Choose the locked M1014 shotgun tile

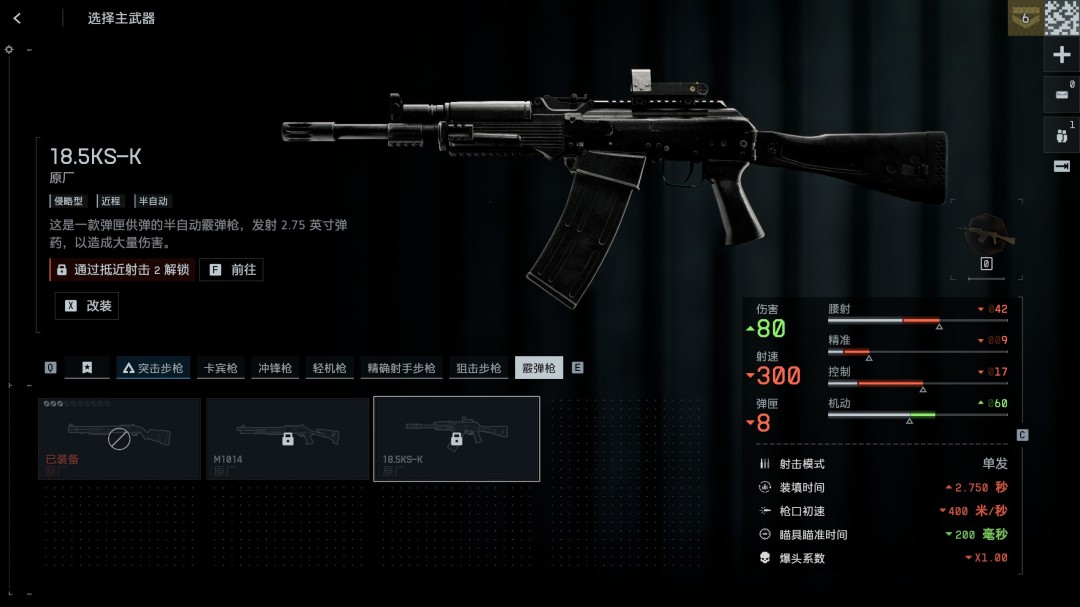[x=287, y=439]
